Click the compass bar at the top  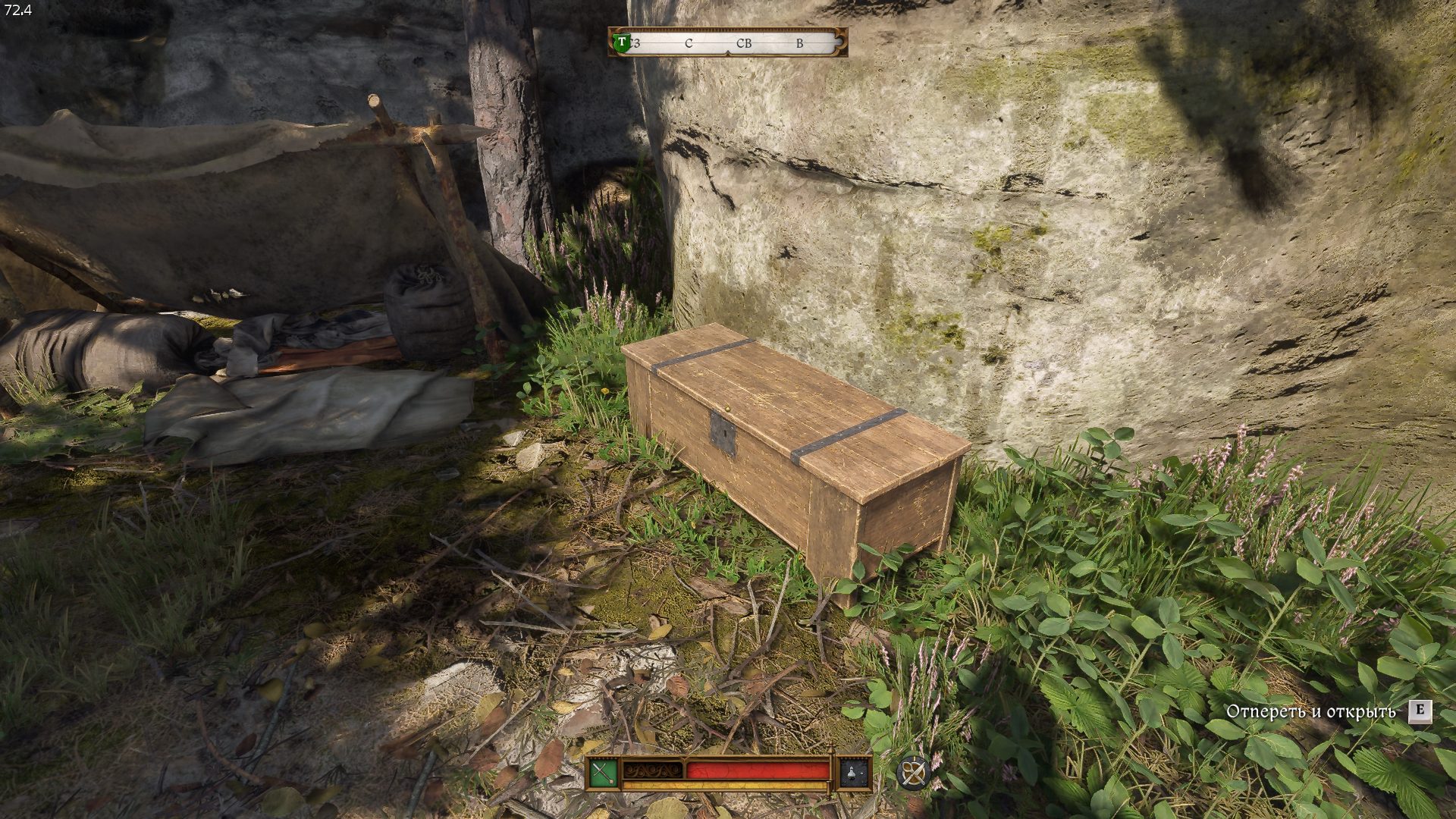click(728, 43)
